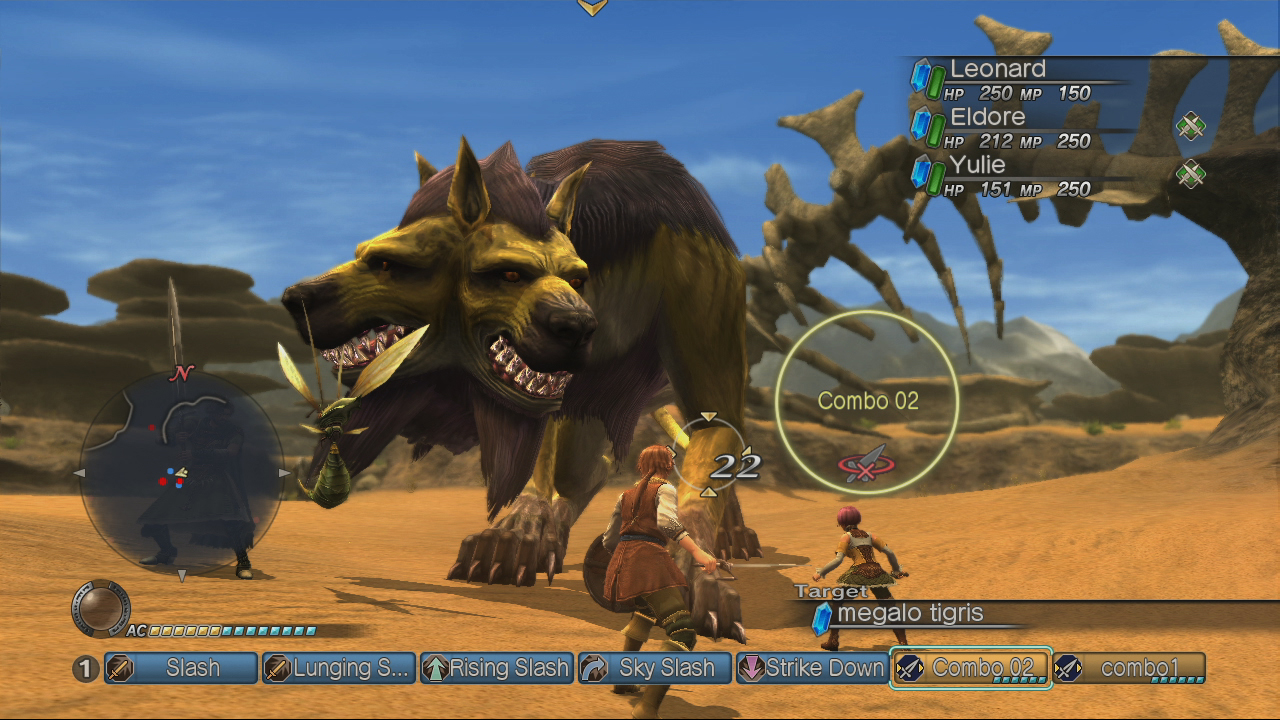Select the highlighted Combo 02 slot
This screenshot has width=1280, height=720.
[x=970, y=668]
